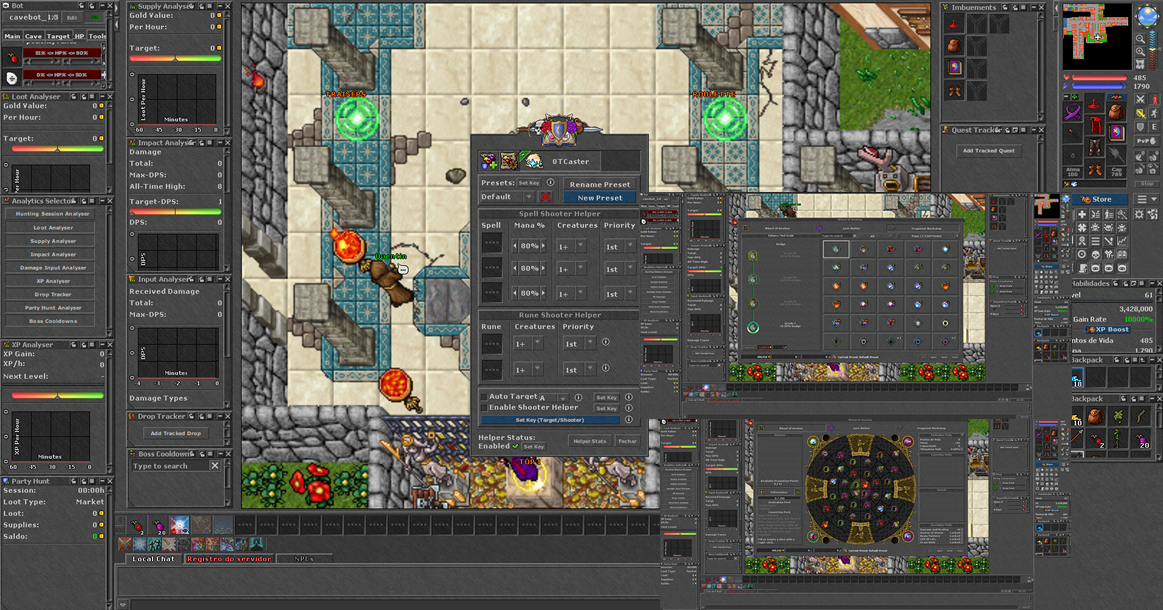This screenshot has width=1163, height=610.
Task: Open Helper Stats
Action: pyautogui.click(x=590, y=441)
